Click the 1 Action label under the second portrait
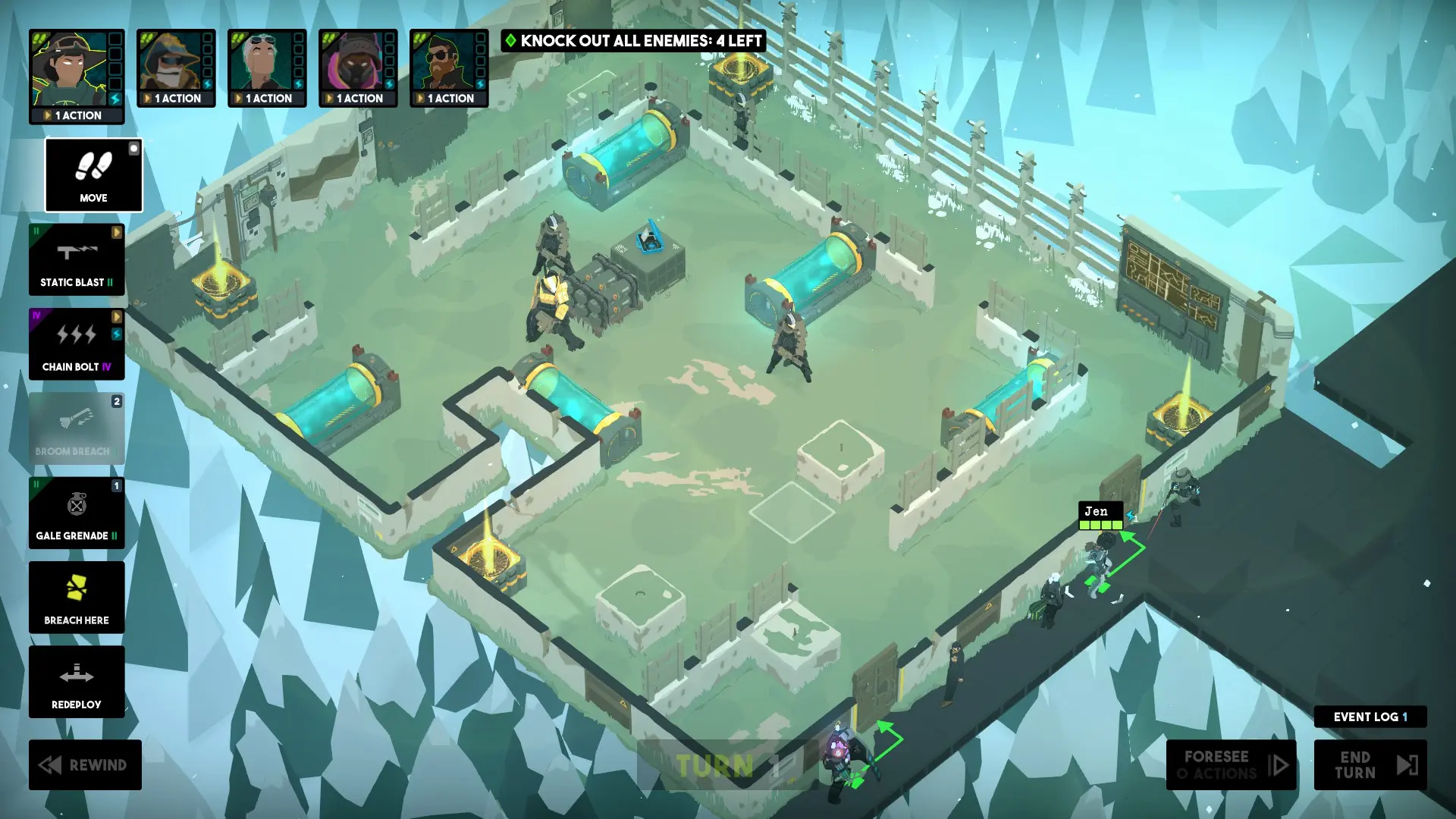The height and width of the screenshot is (819, 1456). point(177,98)
